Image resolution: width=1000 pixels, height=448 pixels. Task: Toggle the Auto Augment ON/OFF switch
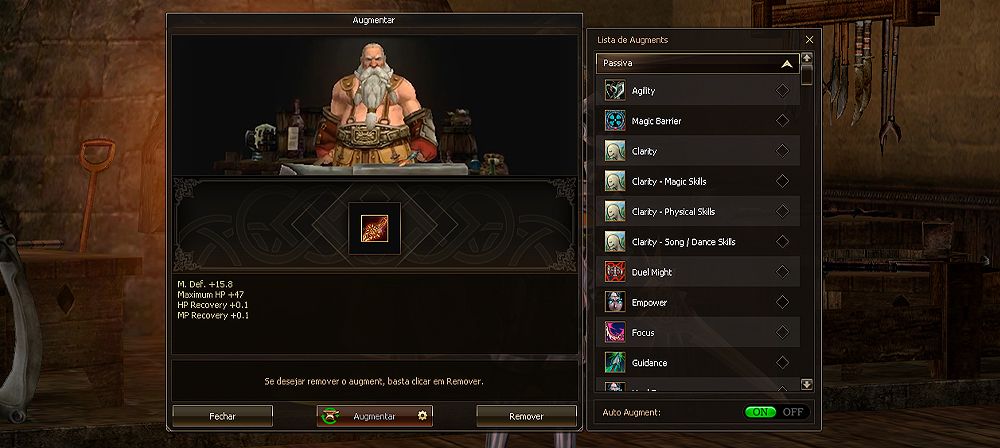[x=776, y=412]
